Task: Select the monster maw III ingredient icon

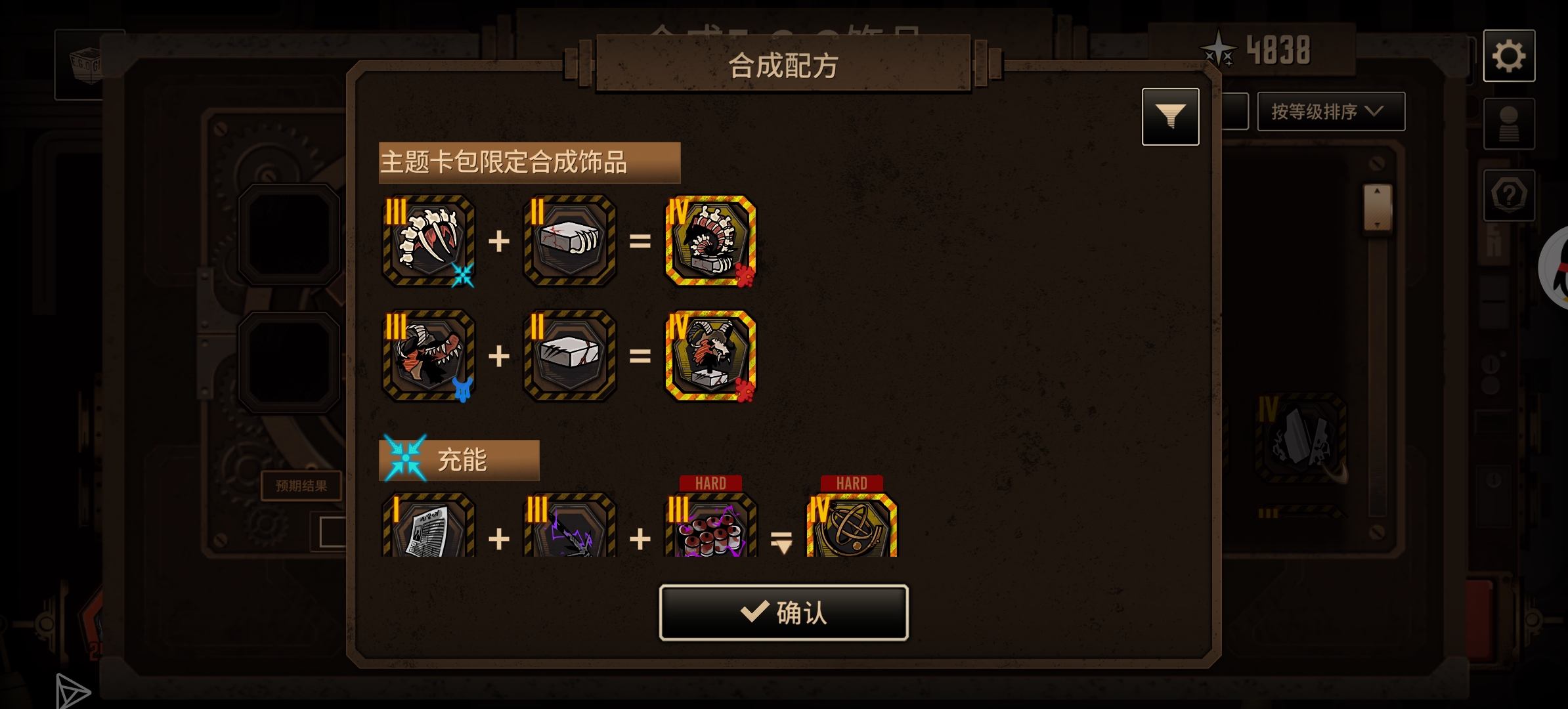Action: (x=427, y=356)
